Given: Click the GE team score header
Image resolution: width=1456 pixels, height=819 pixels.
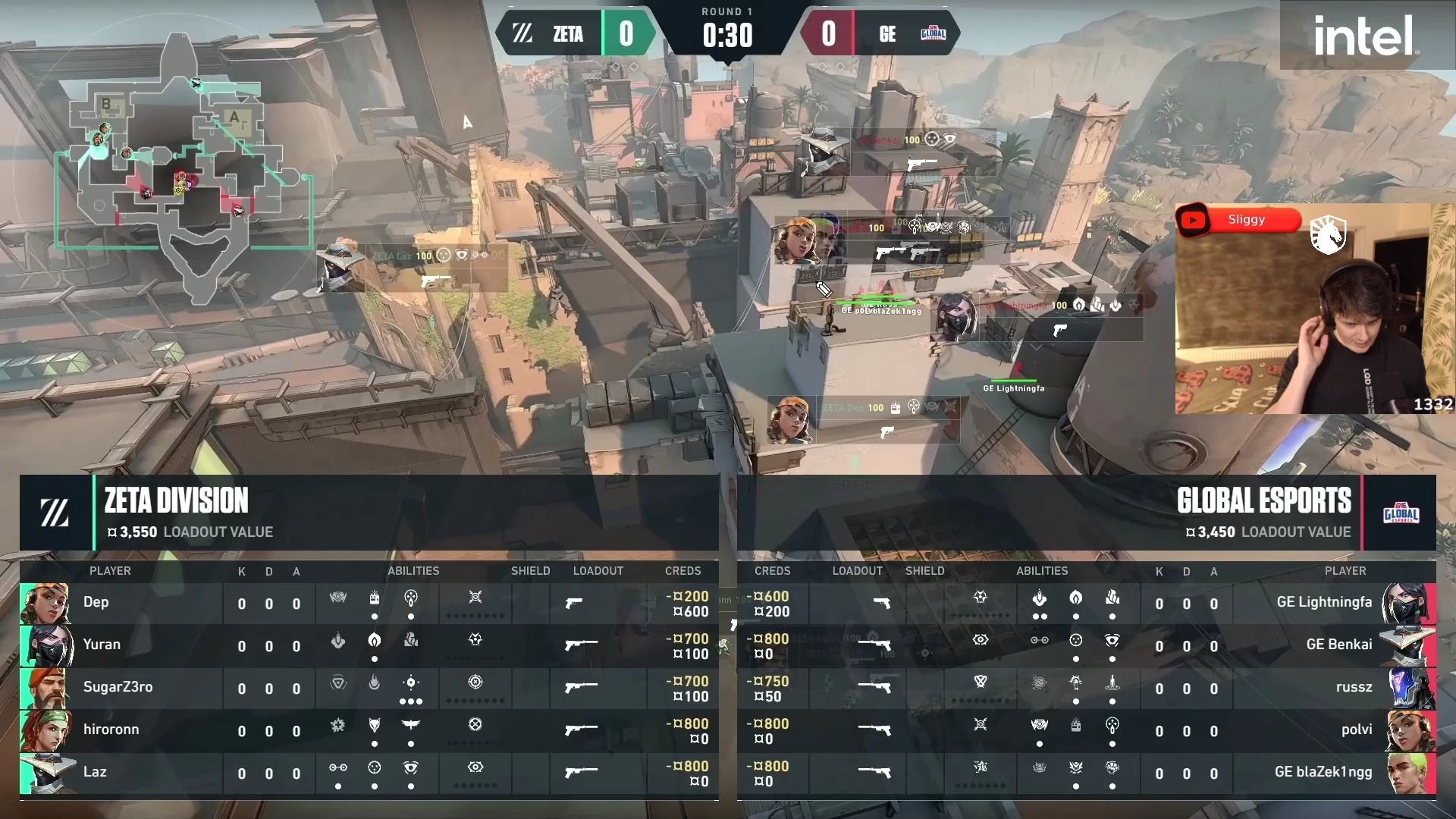Looking at the screenshot, I should (x=880, y=34).
